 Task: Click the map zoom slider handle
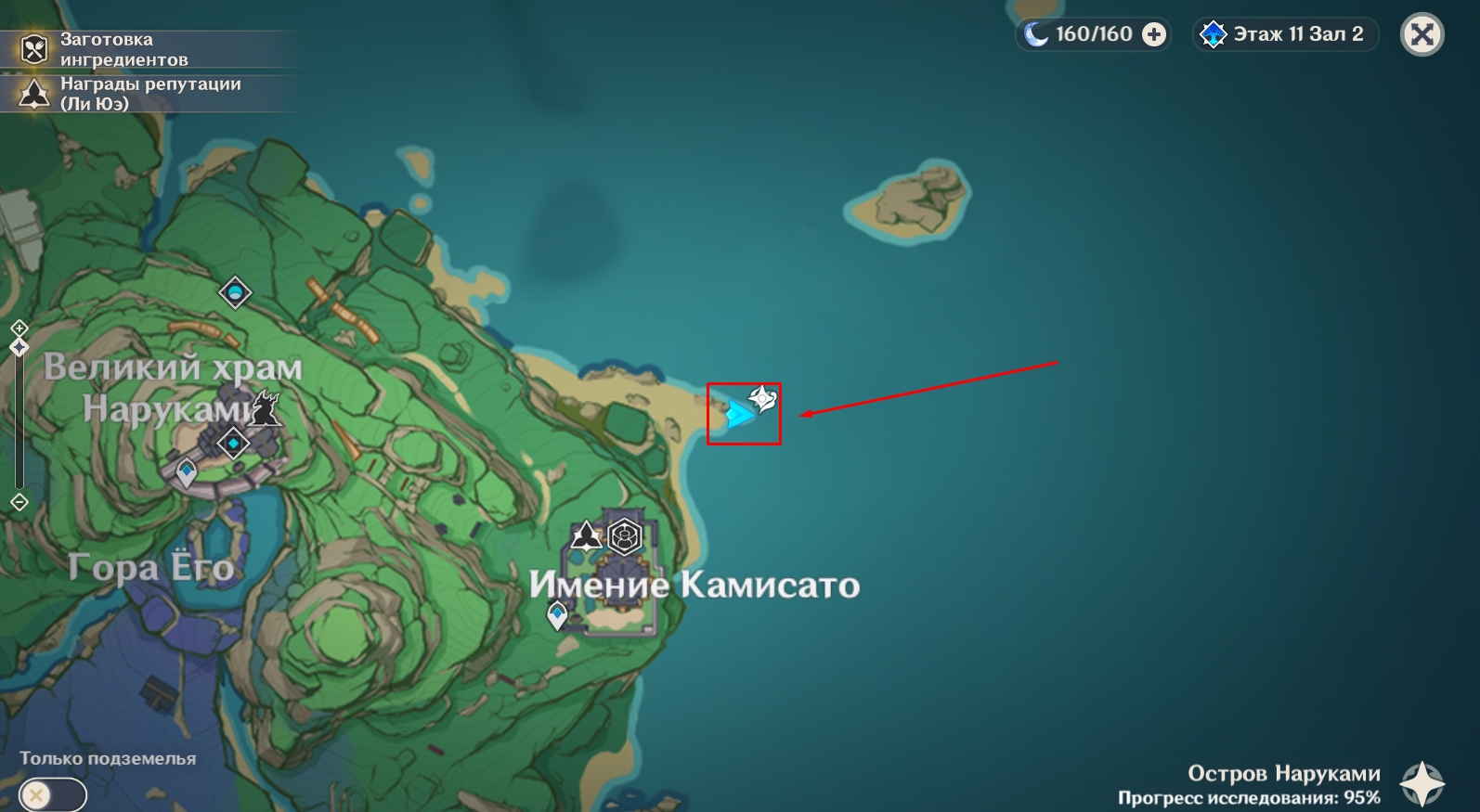(19, 347)
